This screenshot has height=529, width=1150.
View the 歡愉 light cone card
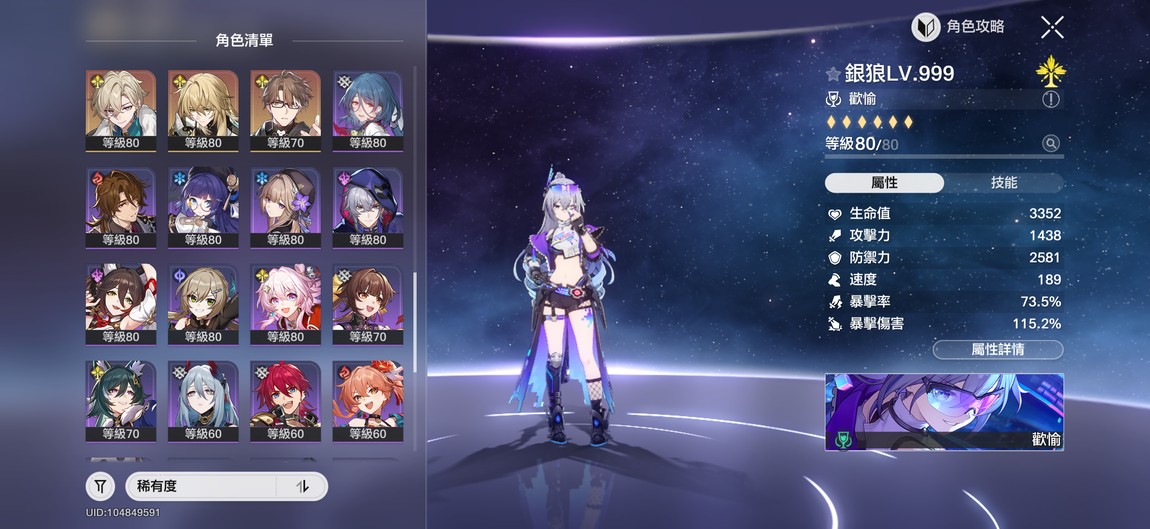coord(943,412)
